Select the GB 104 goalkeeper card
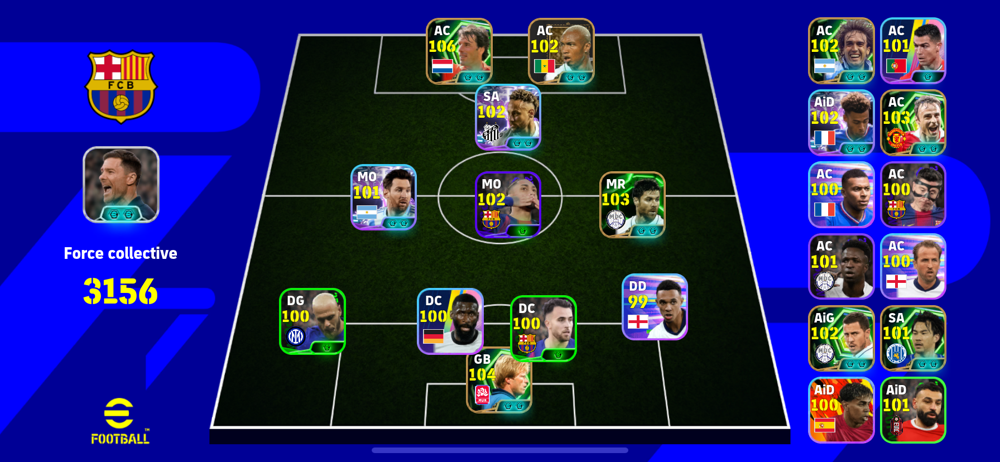 point(499,380)
